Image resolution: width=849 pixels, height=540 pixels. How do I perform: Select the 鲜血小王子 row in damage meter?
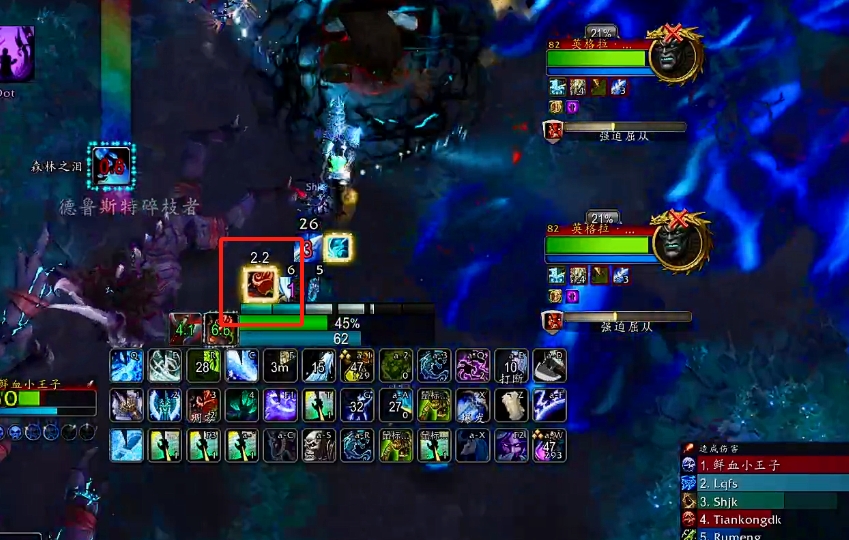pyautogui.click(x=760, y=465)
